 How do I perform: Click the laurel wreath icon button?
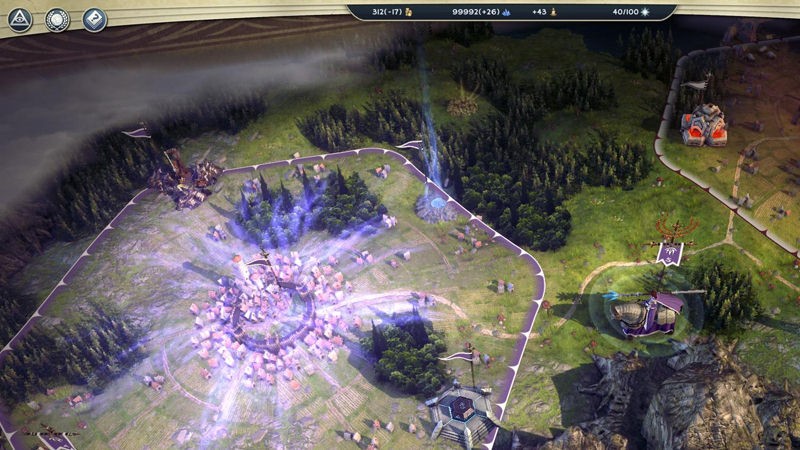[x=57, y=18]
